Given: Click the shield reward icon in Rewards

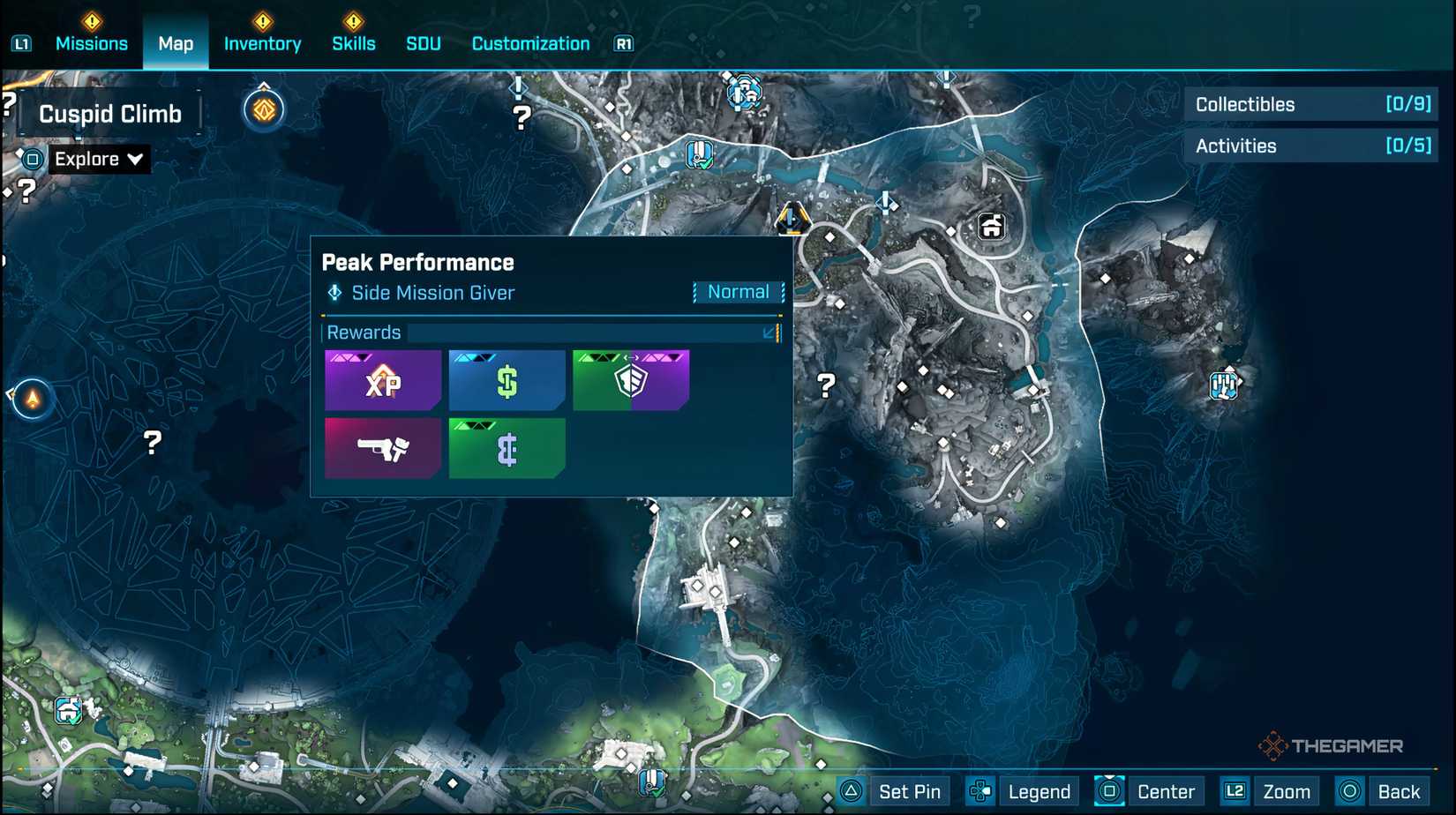Looking at the screenshot, I should tap(631, 380).
